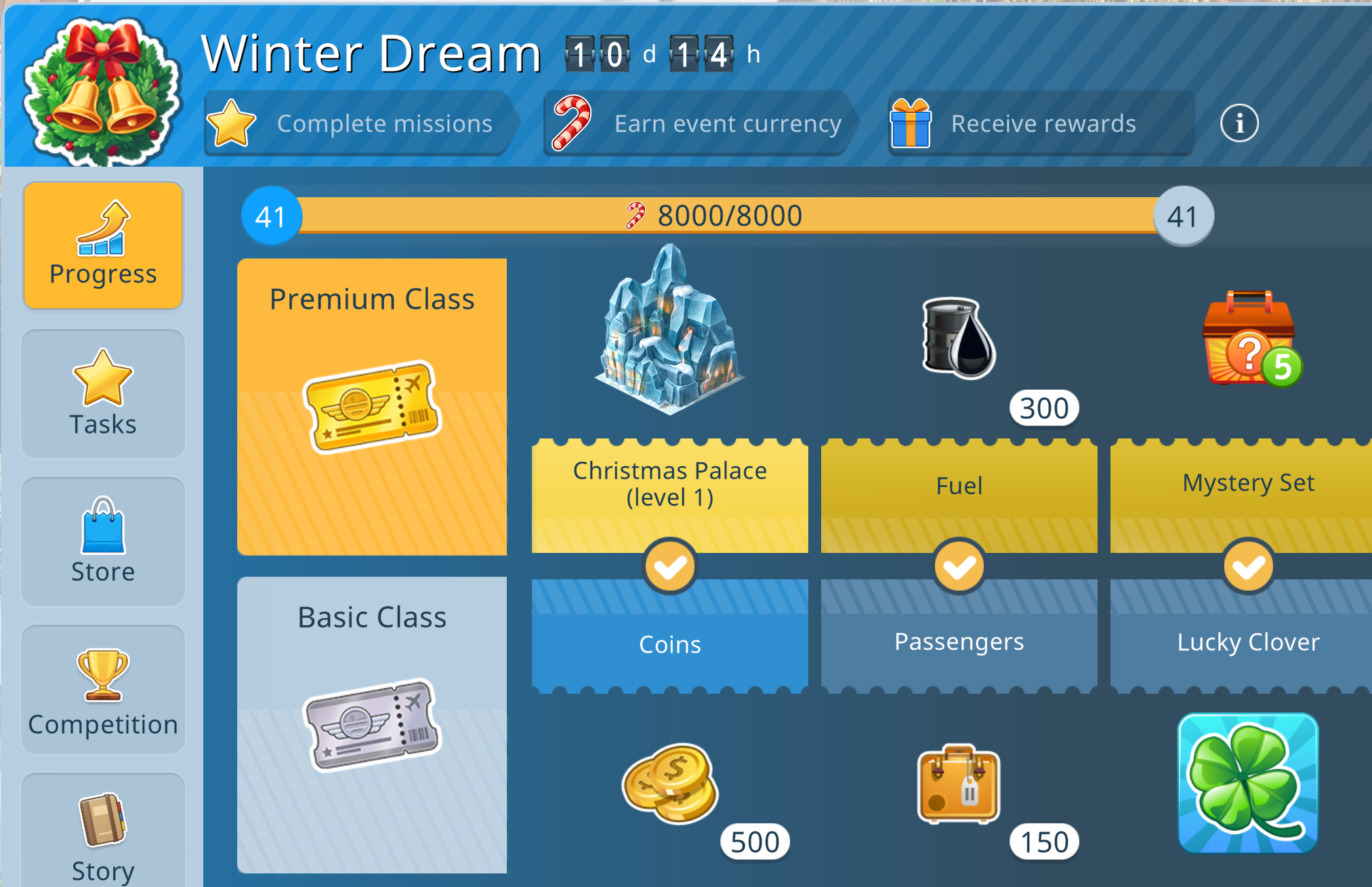The height and width of the screenshot is (887, 1372).
Task: Select the Basic Class silver ticket panel
Action: [372, 724]
